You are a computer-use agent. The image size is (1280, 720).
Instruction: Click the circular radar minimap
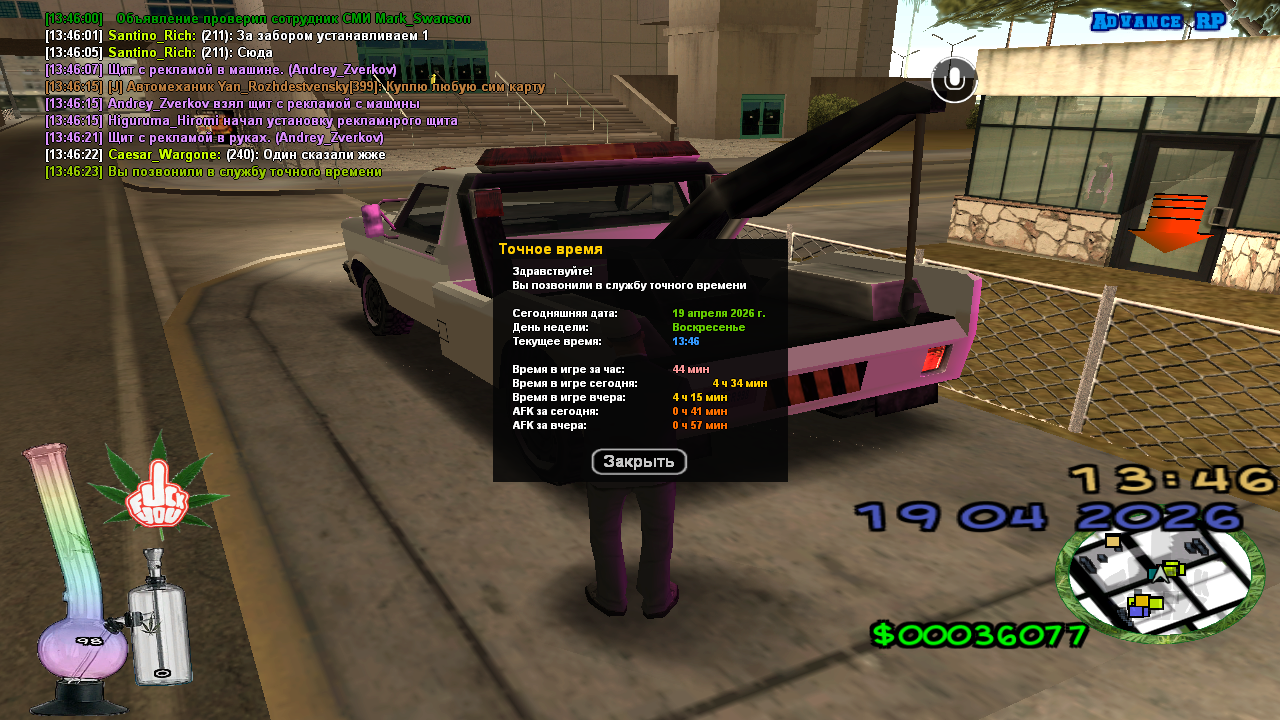click(1159, 584)
